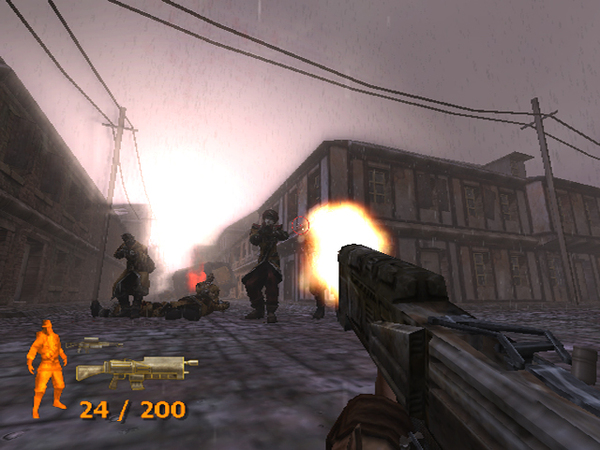Switch to the small grey rifle icon
This screenshot has width=600, height=450.
[x=93, y=344]
